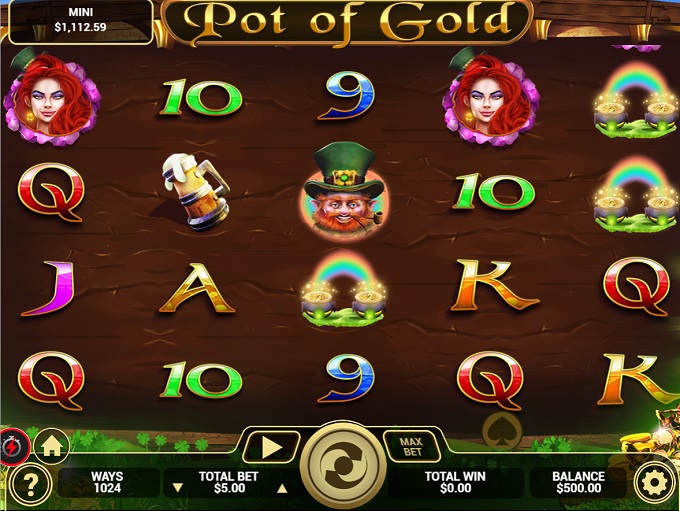This screenshot has height=511, width=680.
Task: Increase the total bet amount
Action: tap(281, 488)
